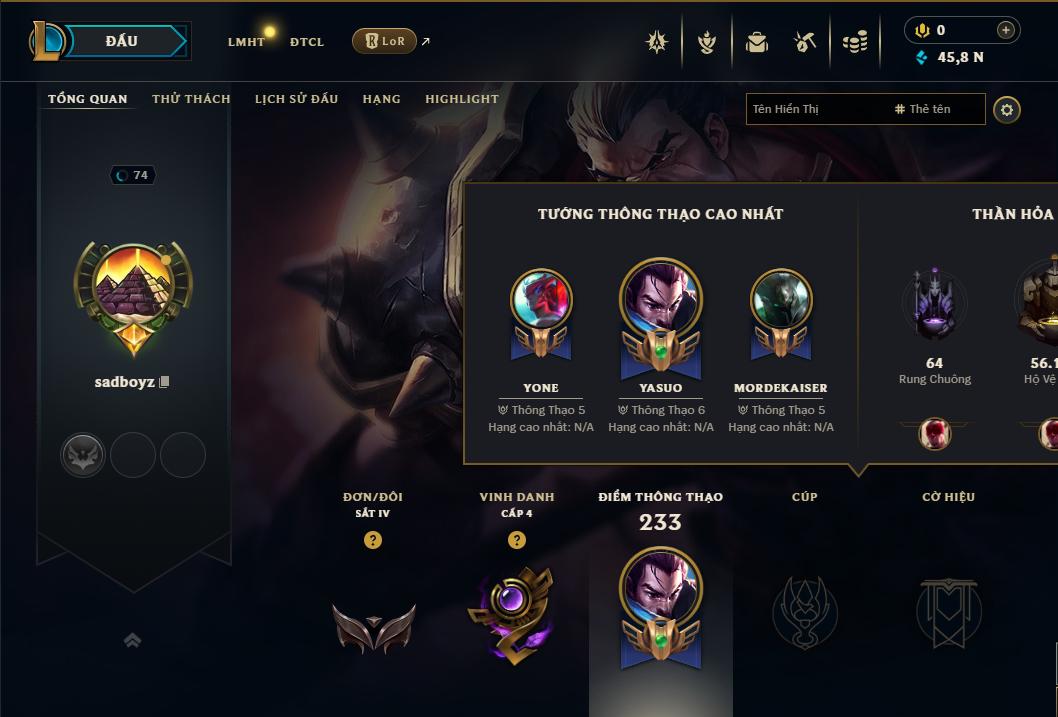The width and height of the screenshot is (1058, 717).
Task: View the Hạng ranked tab
Action: pos(381,99)
